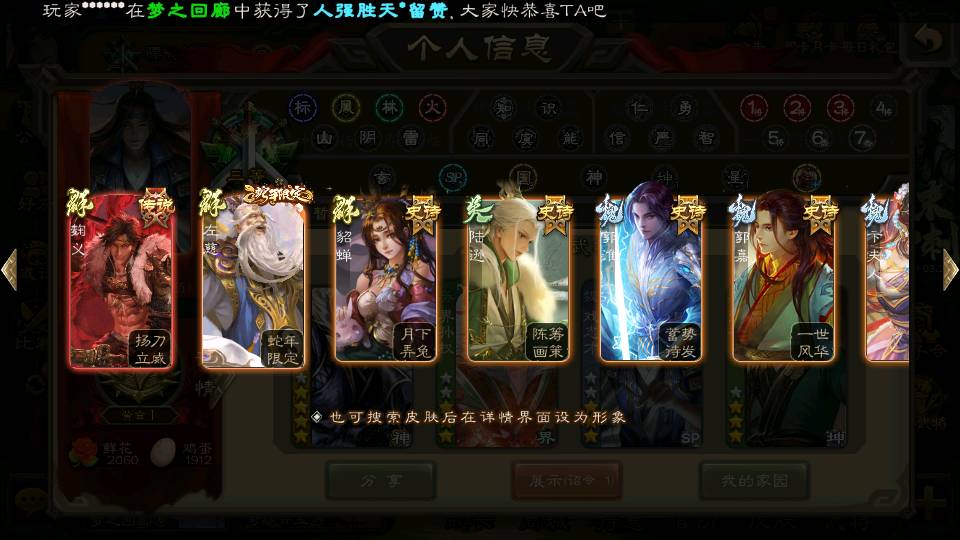Pick the 貂蝉 月下弄兔 skin card

[386, 280]
